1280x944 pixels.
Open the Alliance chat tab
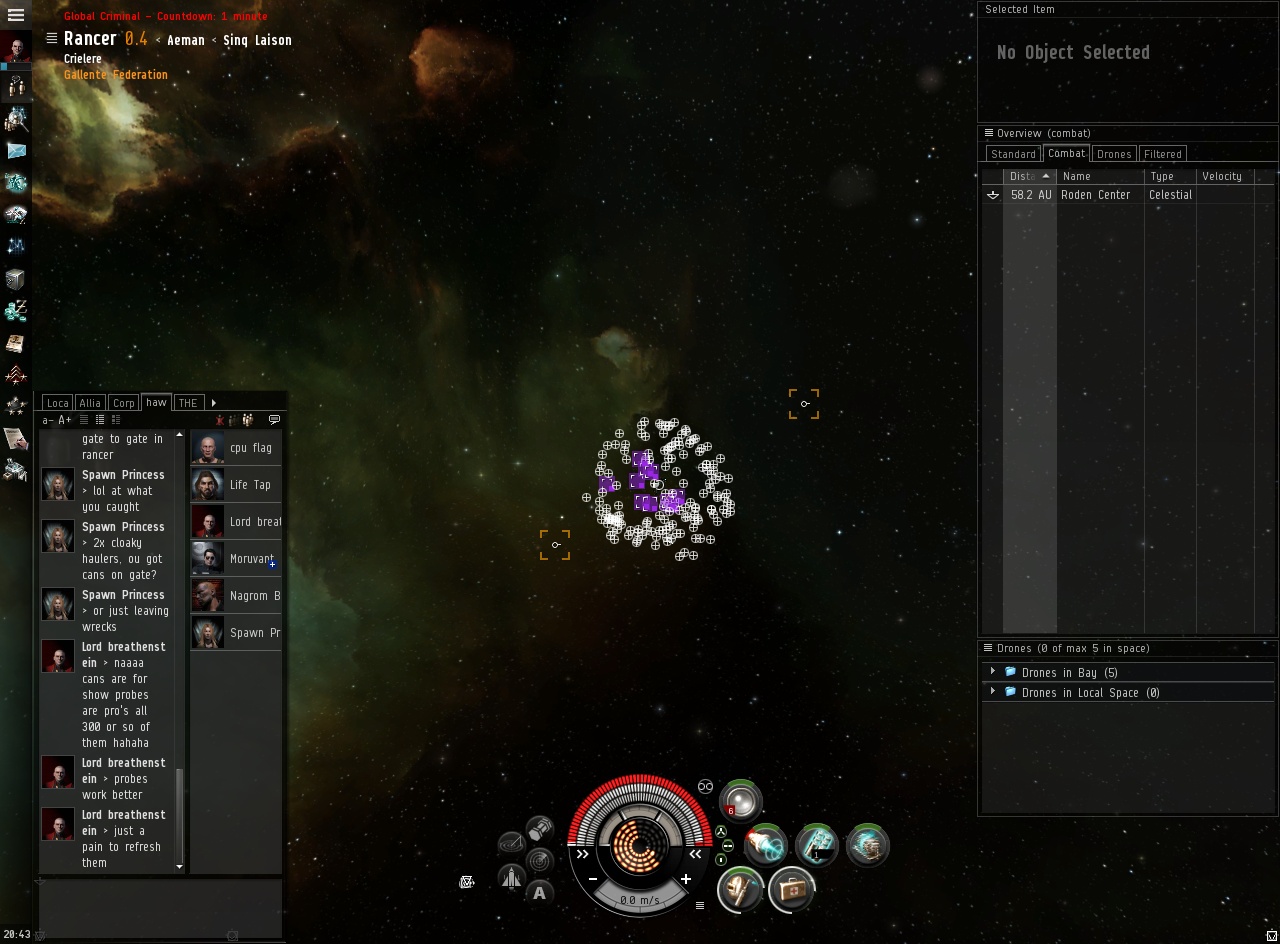pos(90,403)
